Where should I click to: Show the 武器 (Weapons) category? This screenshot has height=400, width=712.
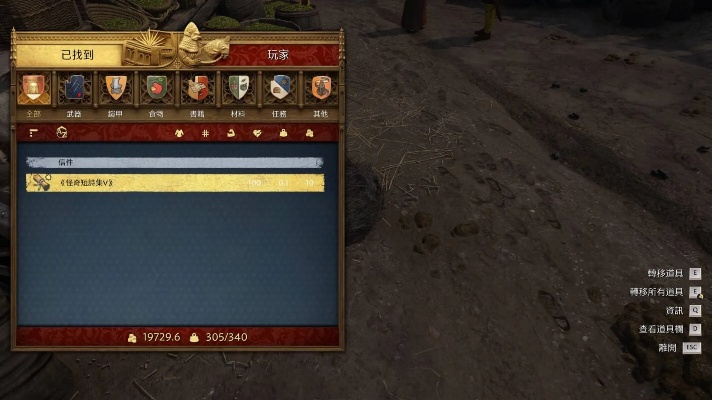pos(74,92)
